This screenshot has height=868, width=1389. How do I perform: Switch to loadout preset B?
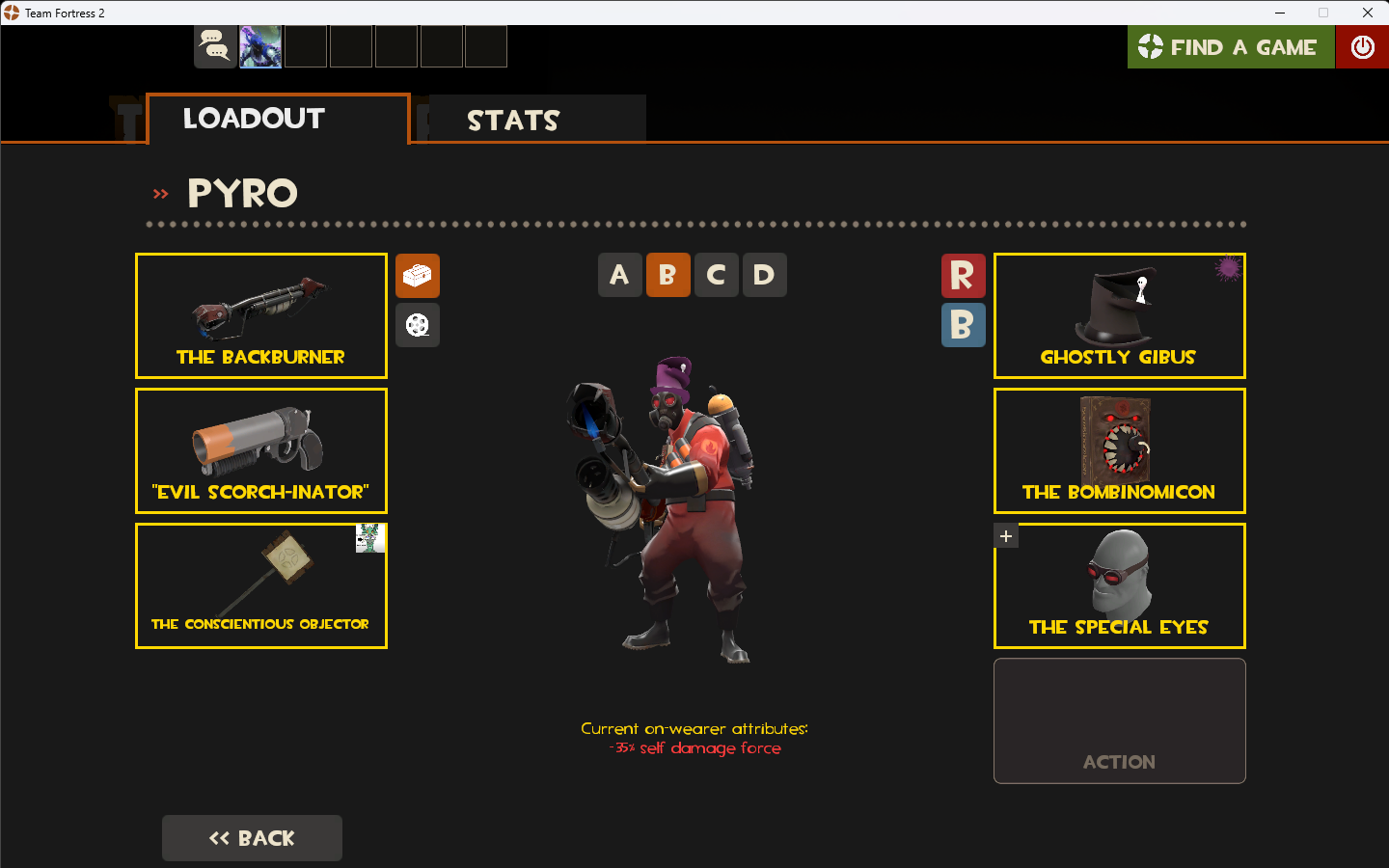tap(667, 275)
